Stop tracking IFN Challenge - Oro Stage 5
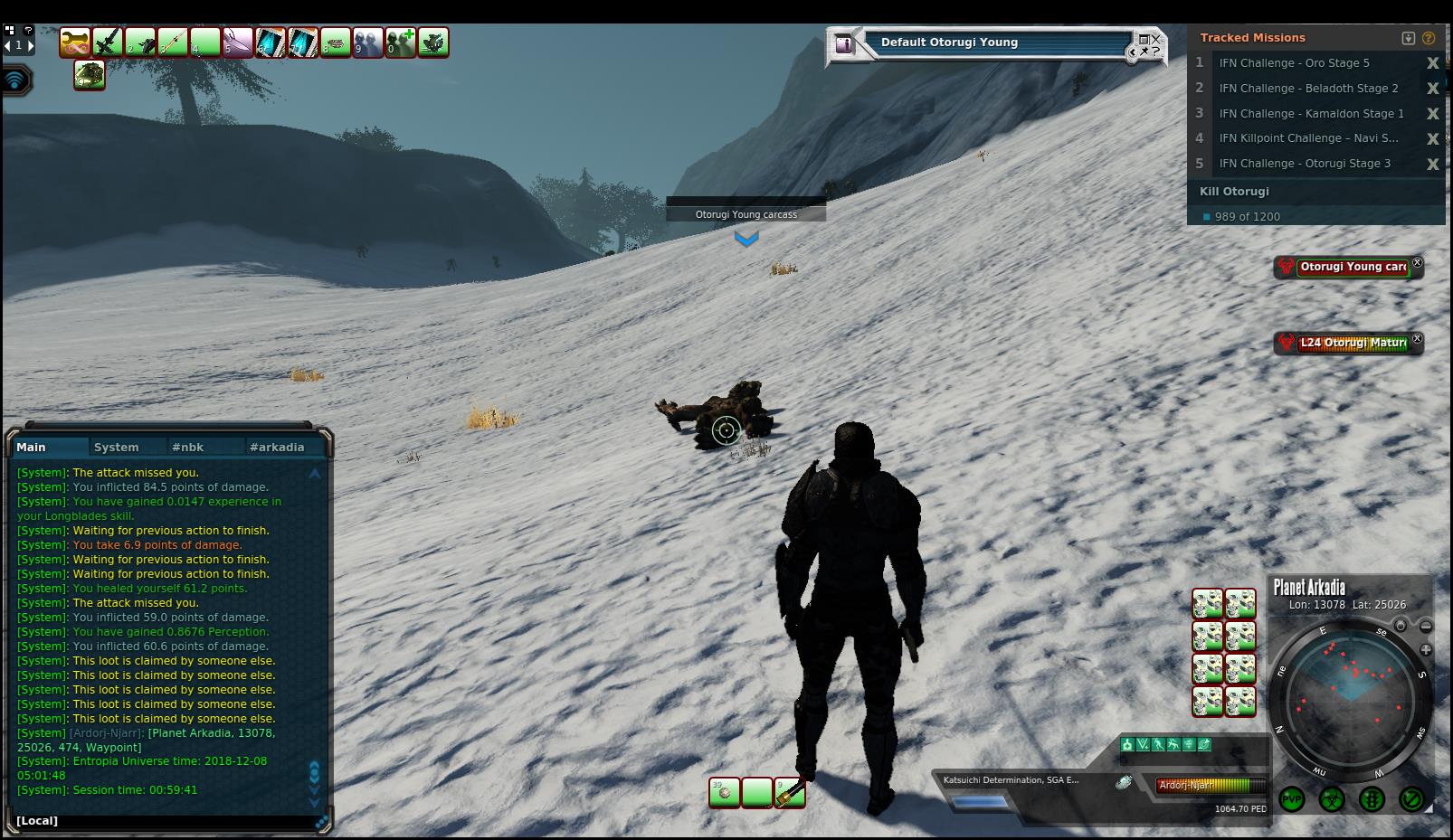Screen dimensions: 1453x840 click(1432, 63)
